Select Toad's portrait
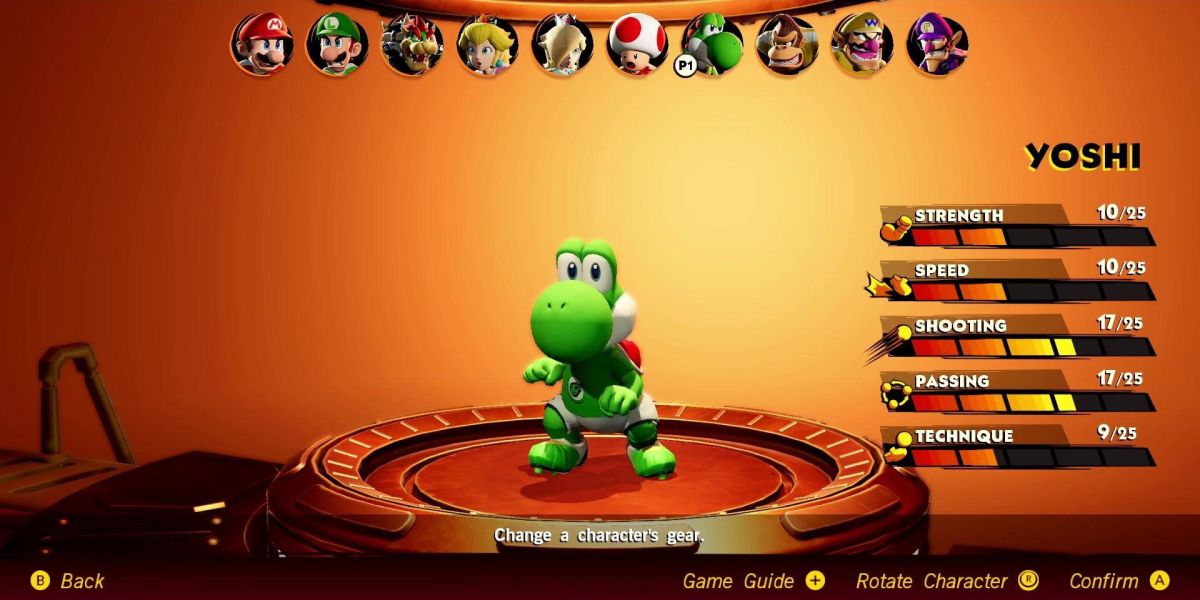This screenshot has height=600, width=1200. pyautogui.click(x=637, y=44)
